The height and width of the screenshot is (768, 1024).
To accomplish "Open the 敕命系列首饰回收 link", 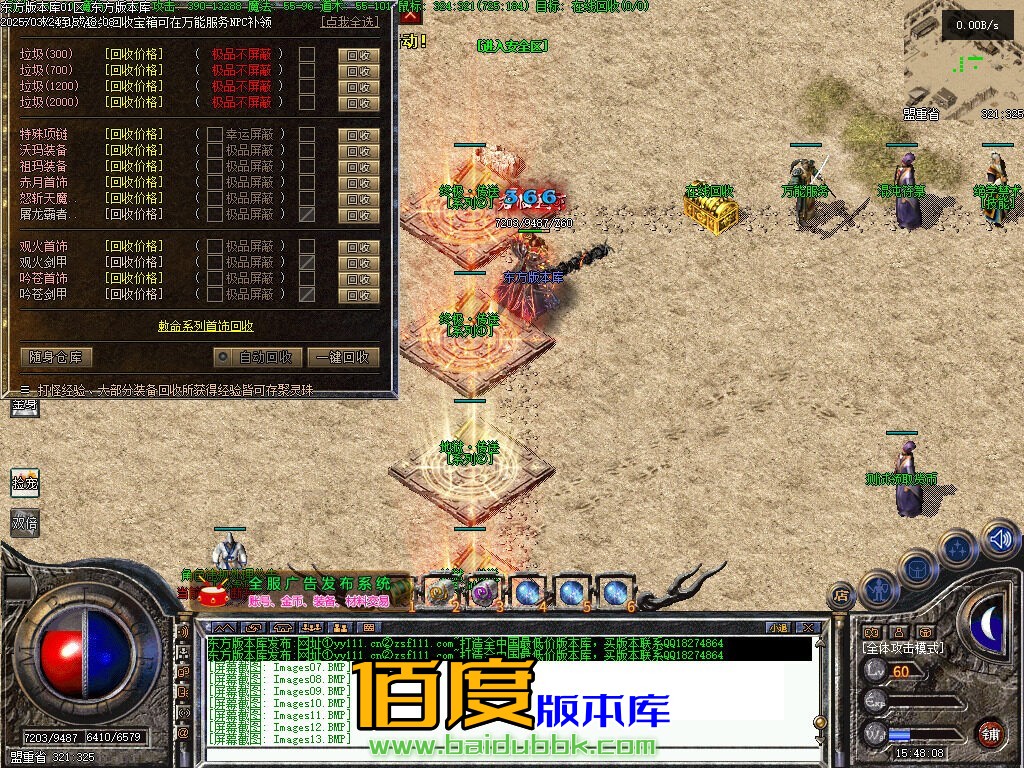I will pyautogui.click(x=206, y=326).
